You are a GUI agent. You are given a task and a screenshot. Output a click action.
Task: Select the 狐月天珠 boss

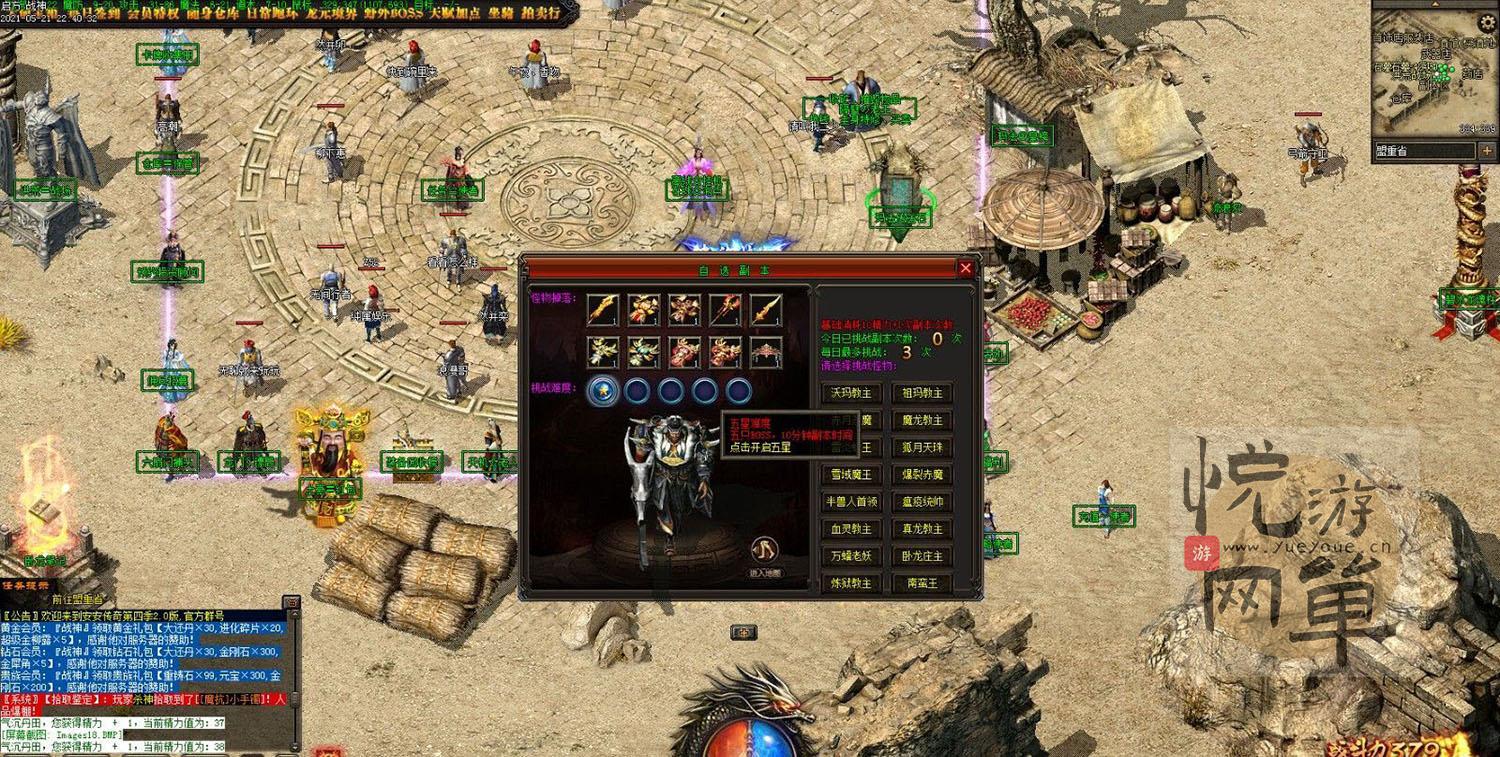[922, 447]
